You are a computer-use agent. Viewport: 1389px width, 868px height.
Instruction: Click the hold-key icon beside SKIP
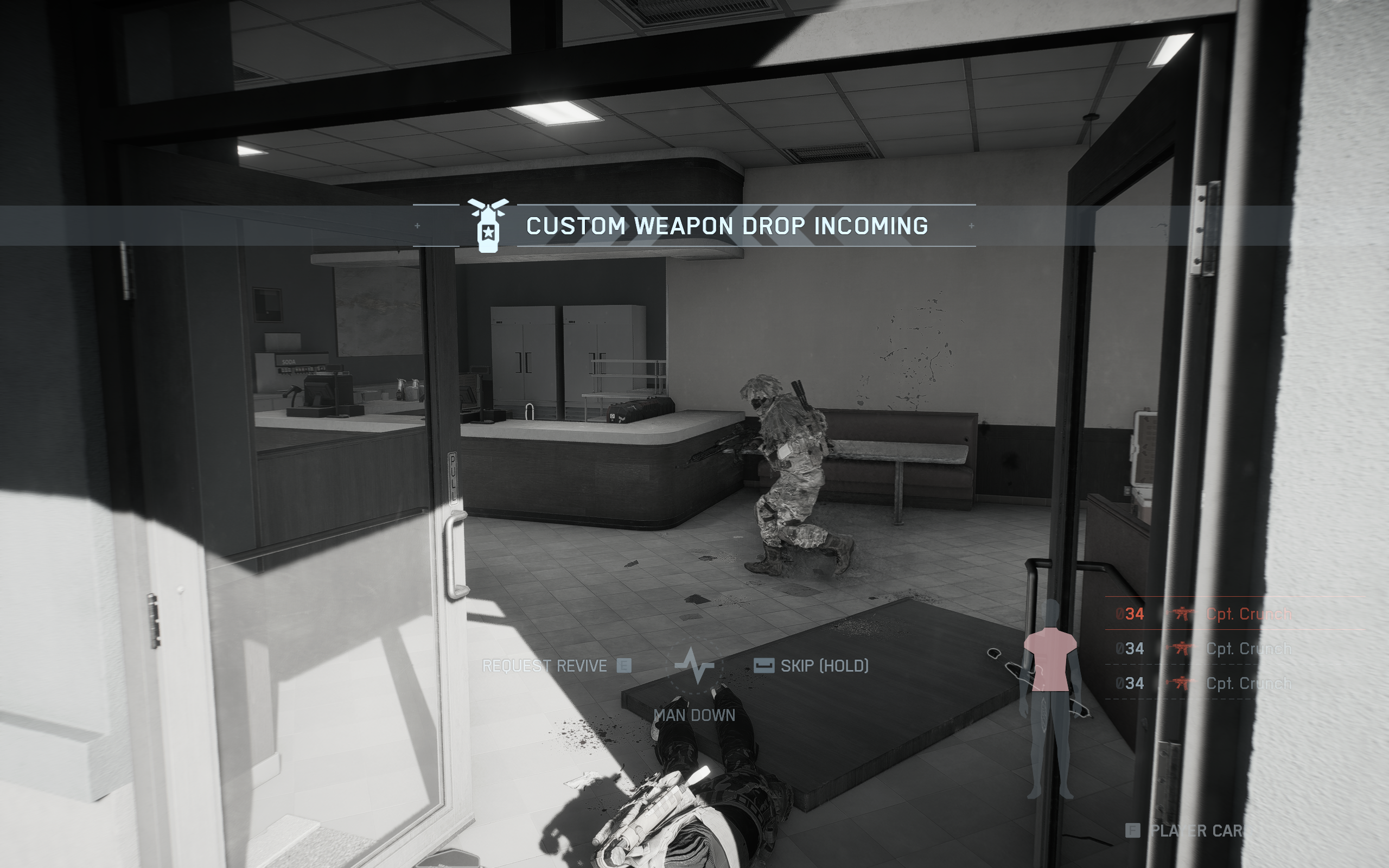[764, 667]
